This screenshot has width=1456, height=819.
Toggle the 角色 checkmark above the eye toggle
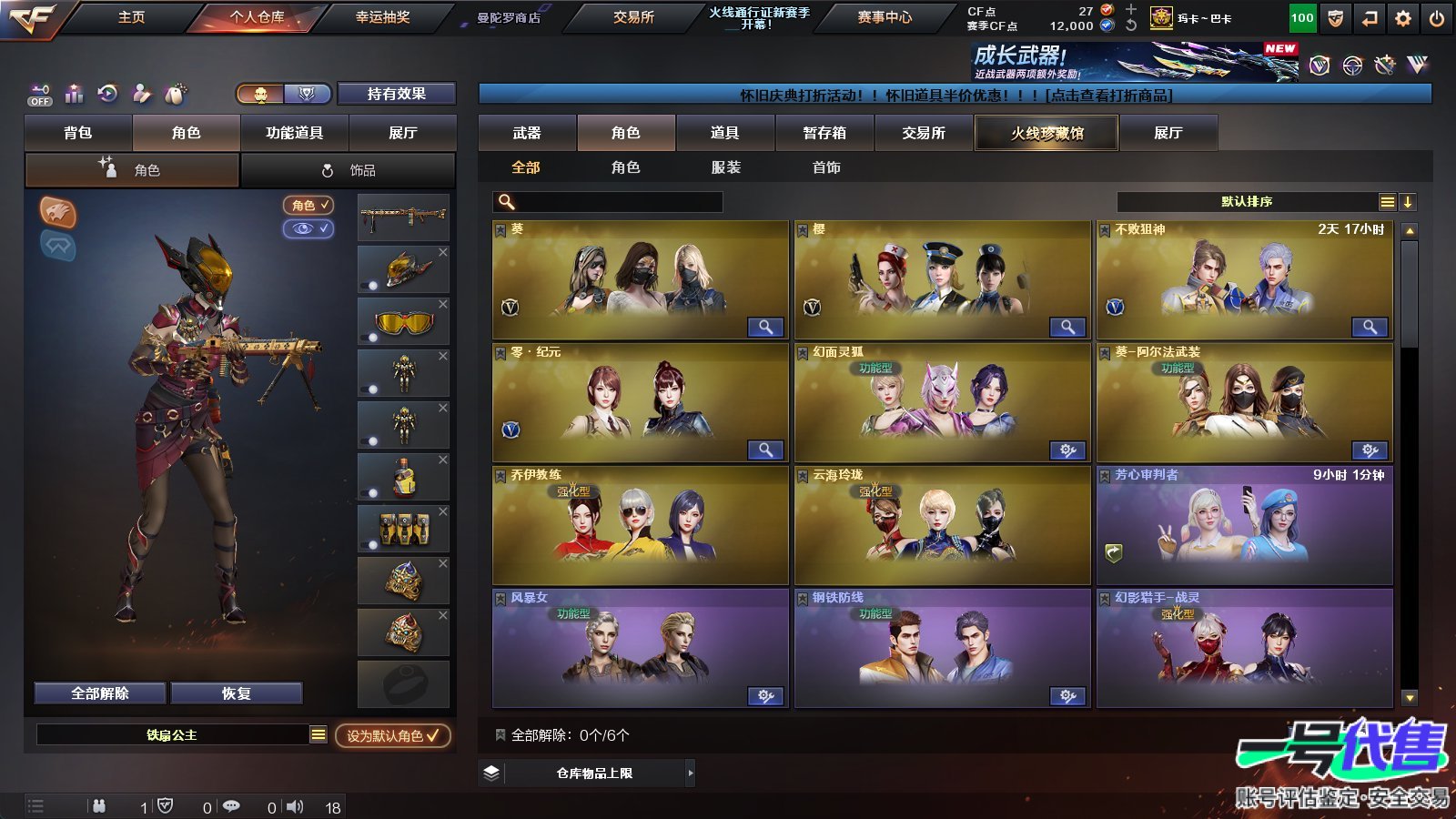310,206
